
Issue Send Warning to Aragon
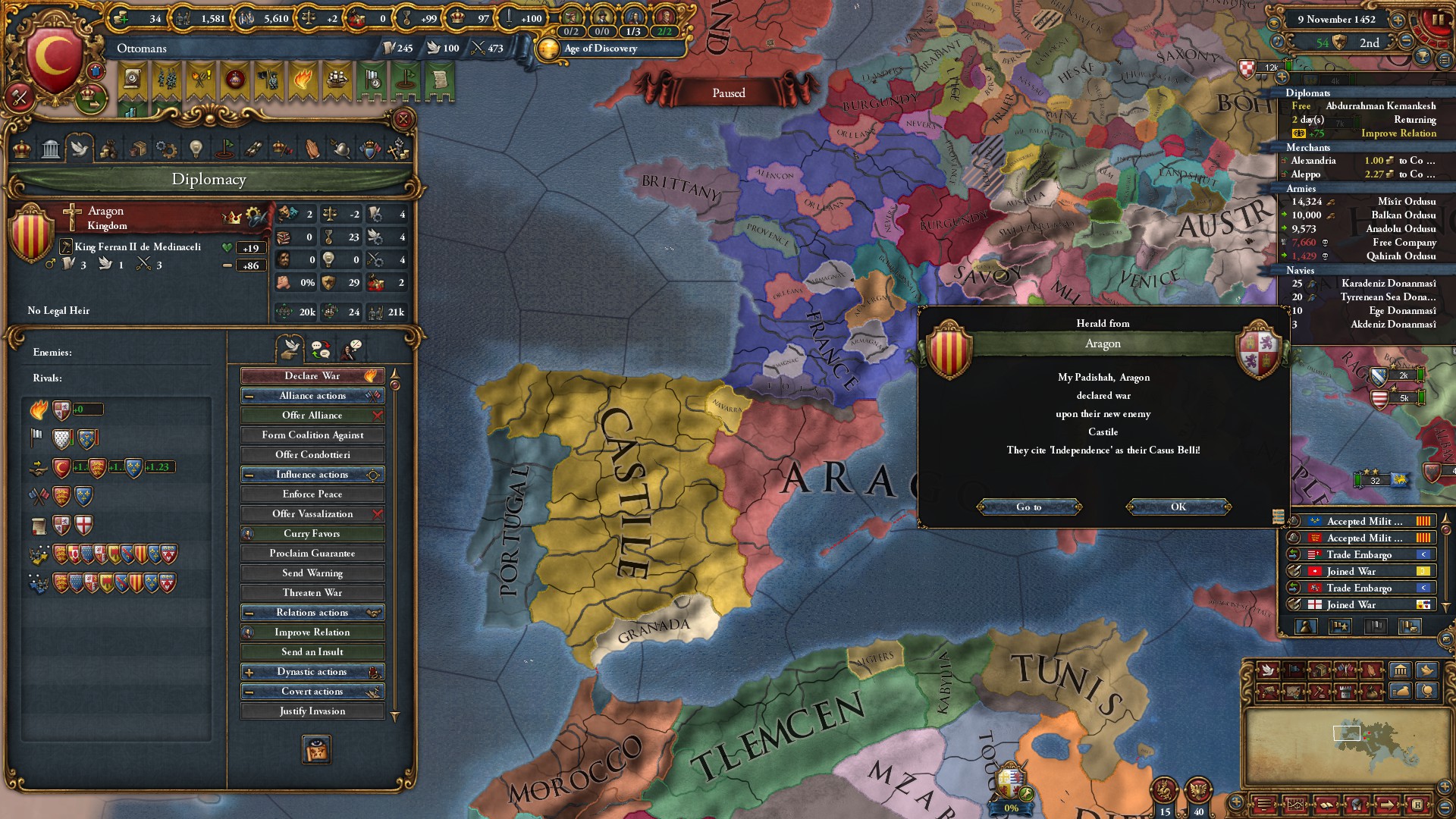point(312,573)
